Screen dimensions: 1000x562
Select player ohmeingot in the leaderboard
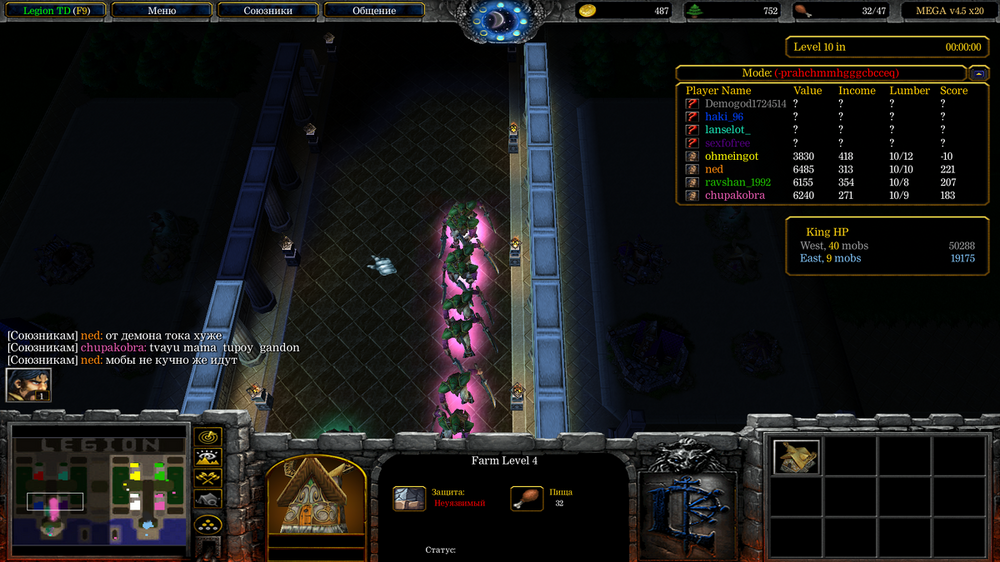(731, 156)
